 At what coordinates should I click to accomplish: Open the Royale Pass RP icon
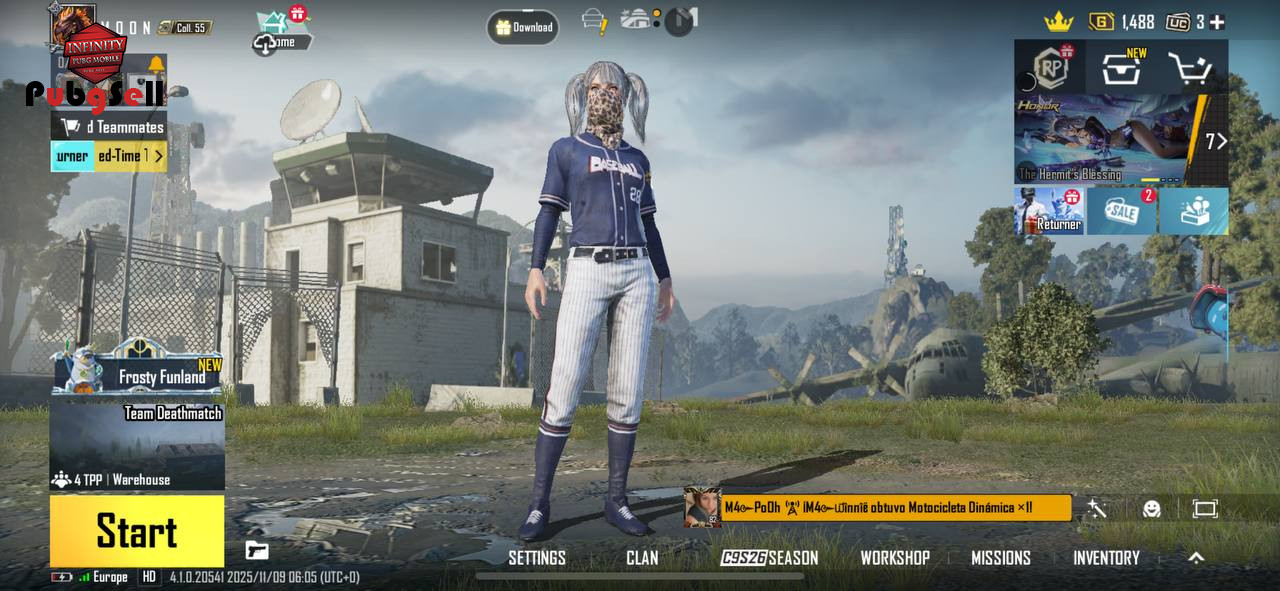(x=1050, y=68)
